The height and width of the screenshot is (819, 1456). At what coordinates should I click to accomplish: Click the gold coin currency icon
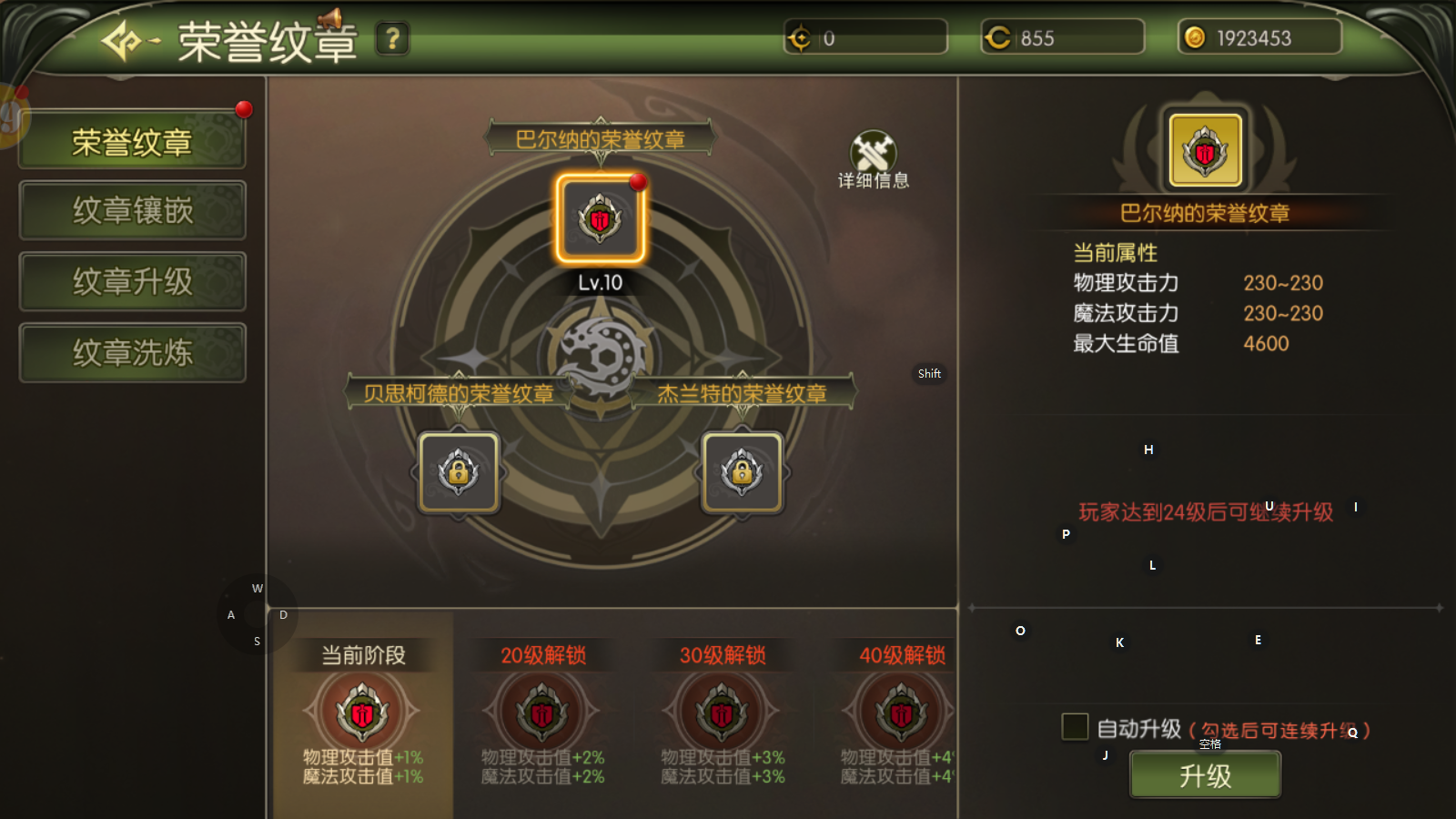(x=1195, y=37)
